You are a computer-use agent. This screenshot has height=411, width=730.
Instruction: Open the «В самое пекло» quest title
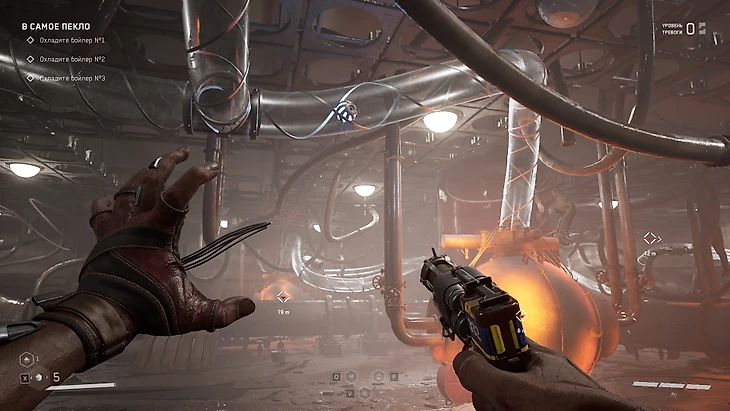click(56, 26)
